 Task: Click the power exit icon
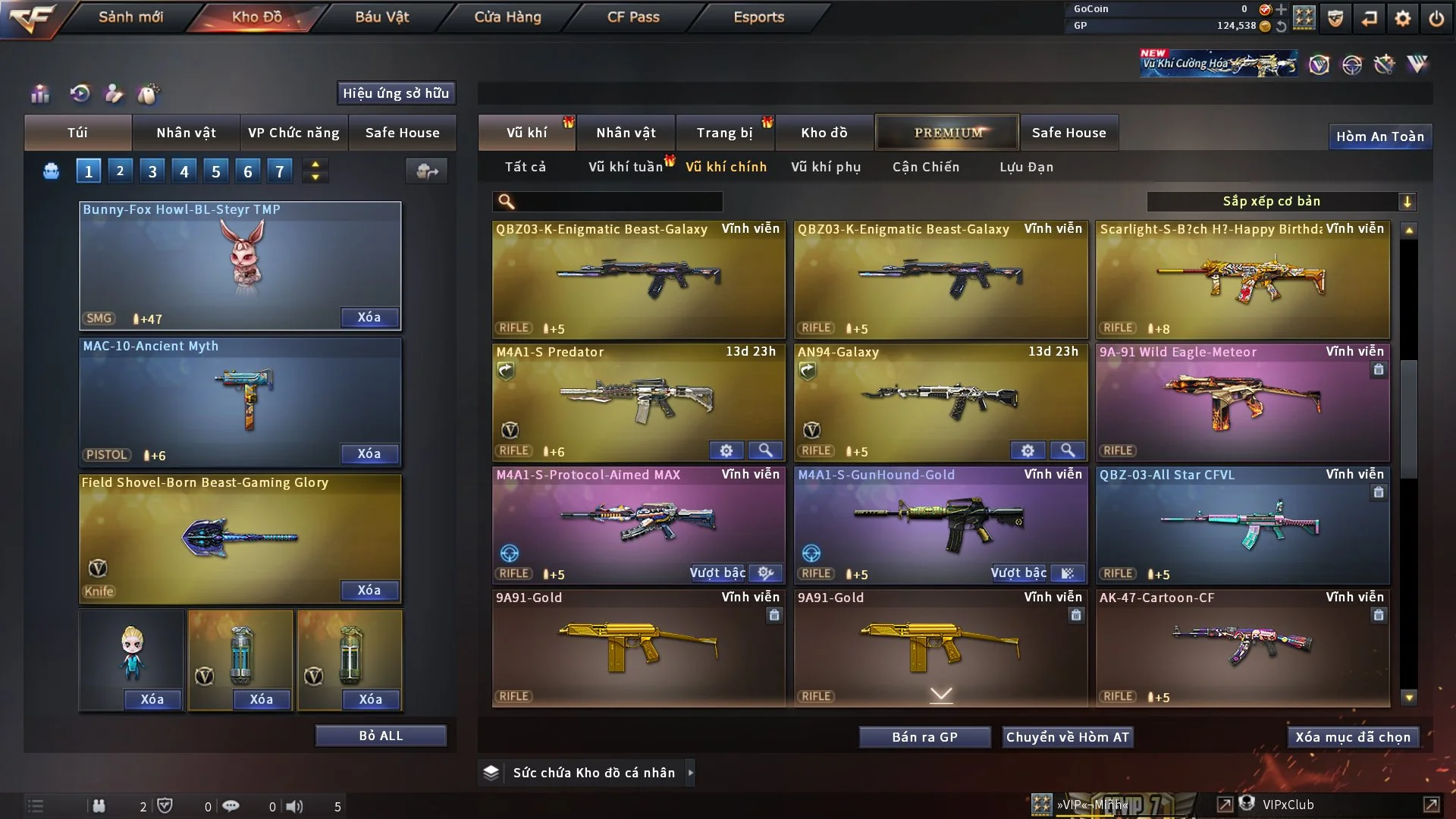click(x=1436, y=17)
